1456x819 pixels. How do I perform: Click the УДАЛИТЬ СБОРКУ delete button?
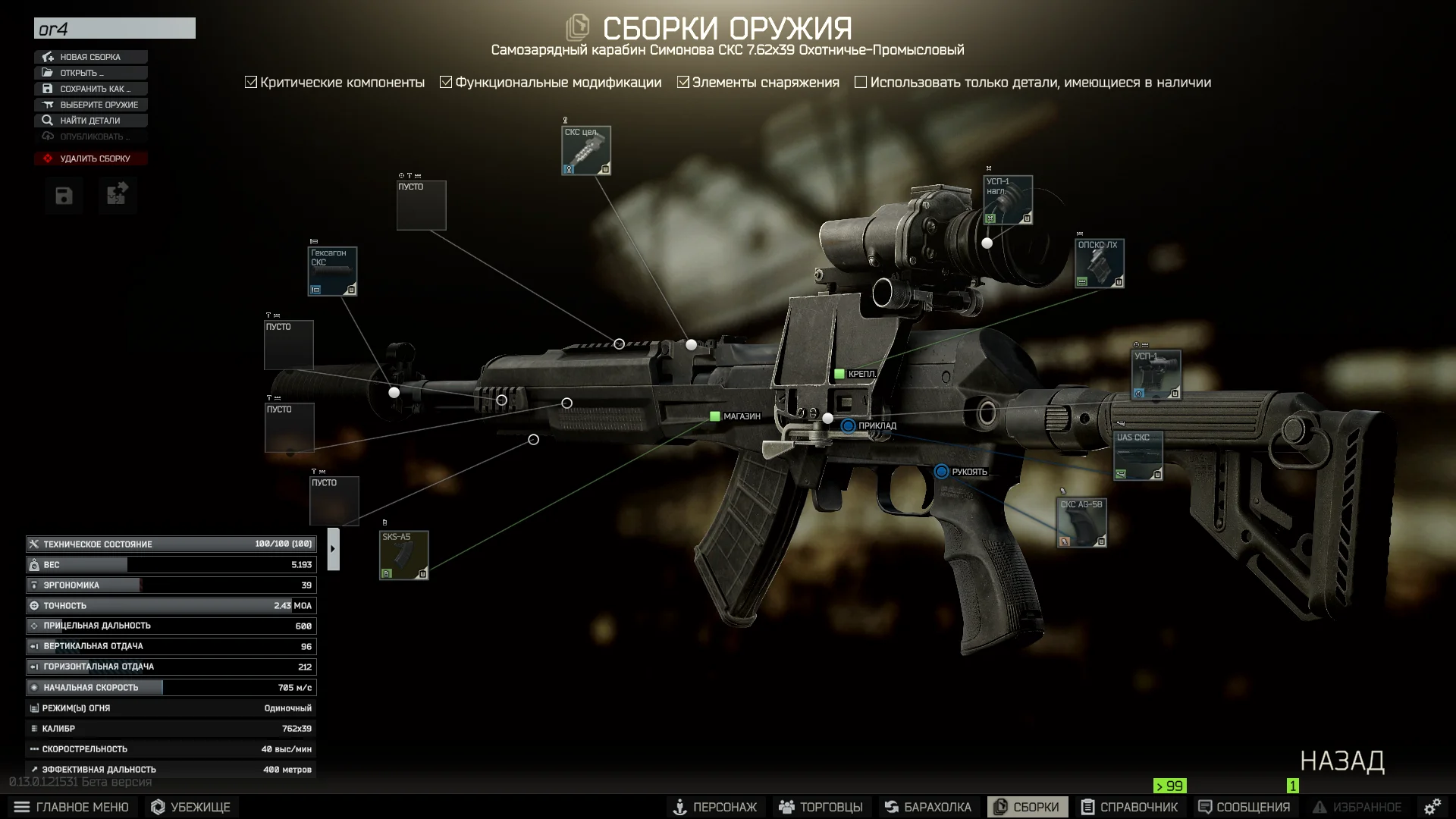point(90,158)
